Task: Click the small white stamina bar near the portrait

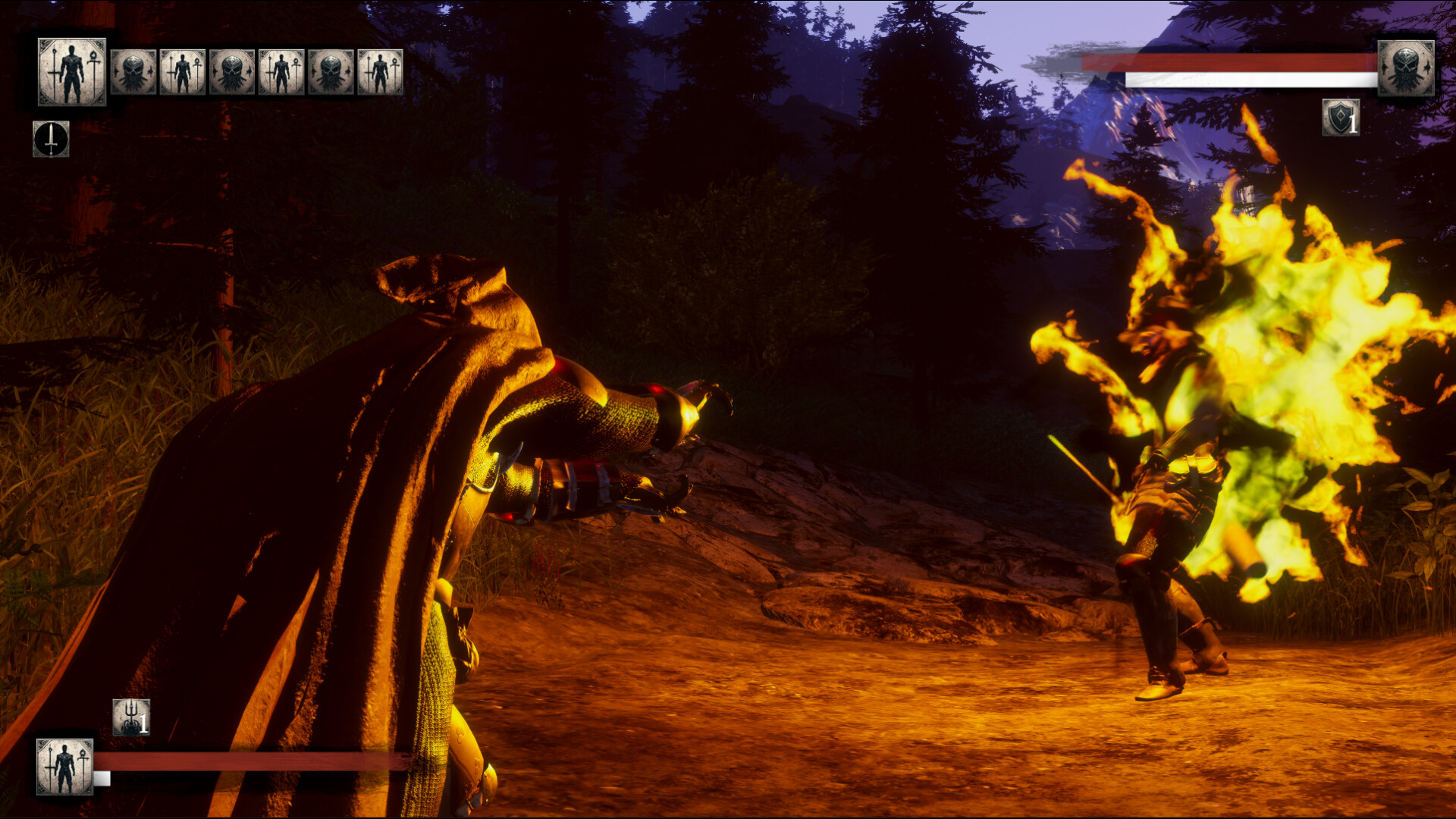Action: point(102,779)
